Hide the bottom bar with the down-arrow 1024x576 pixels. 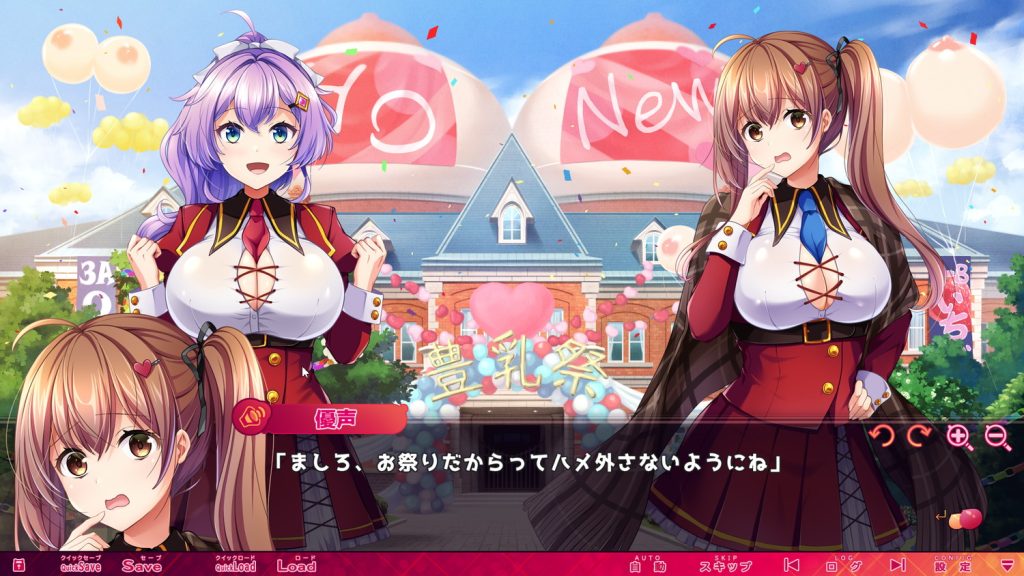[x=1006, y=565]
